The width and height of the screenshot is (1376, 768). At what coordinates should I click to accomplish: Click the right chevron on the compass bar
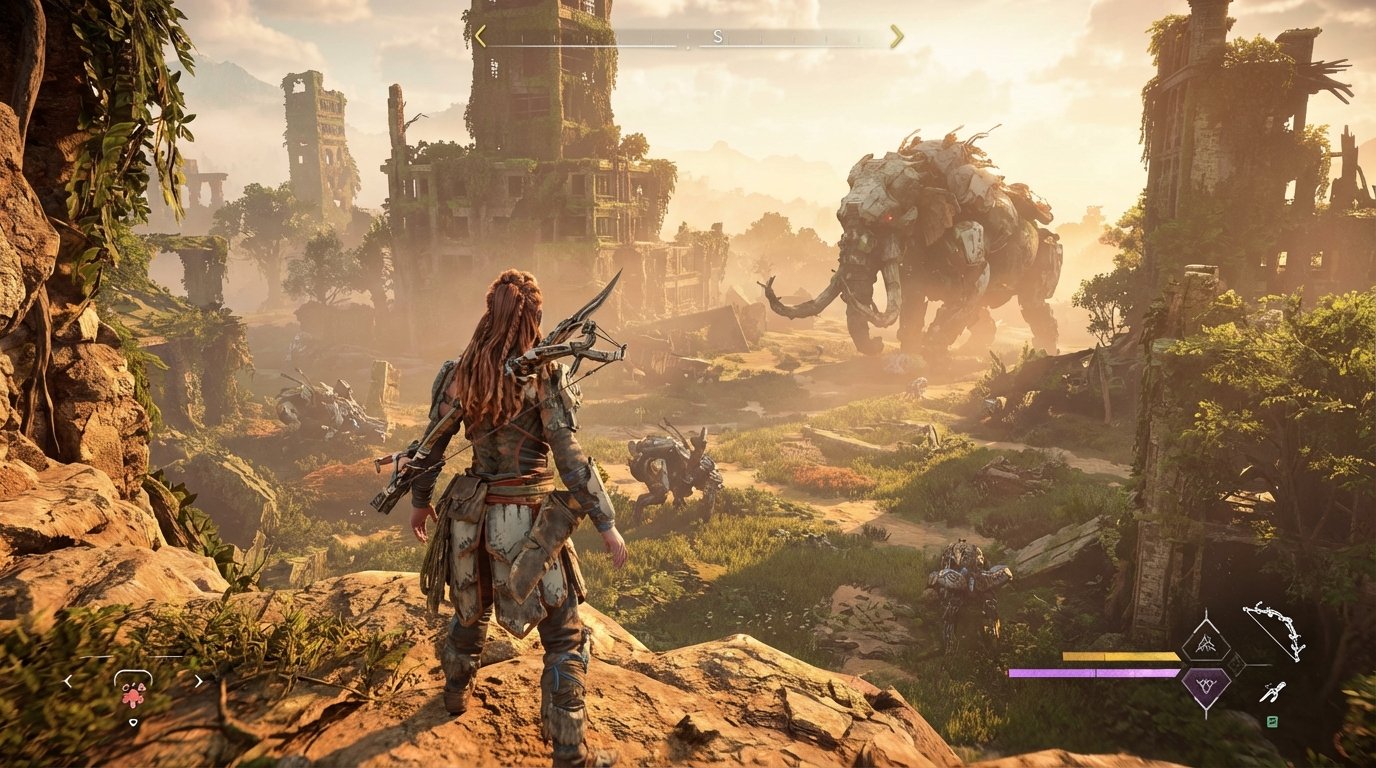pos(895,37)
